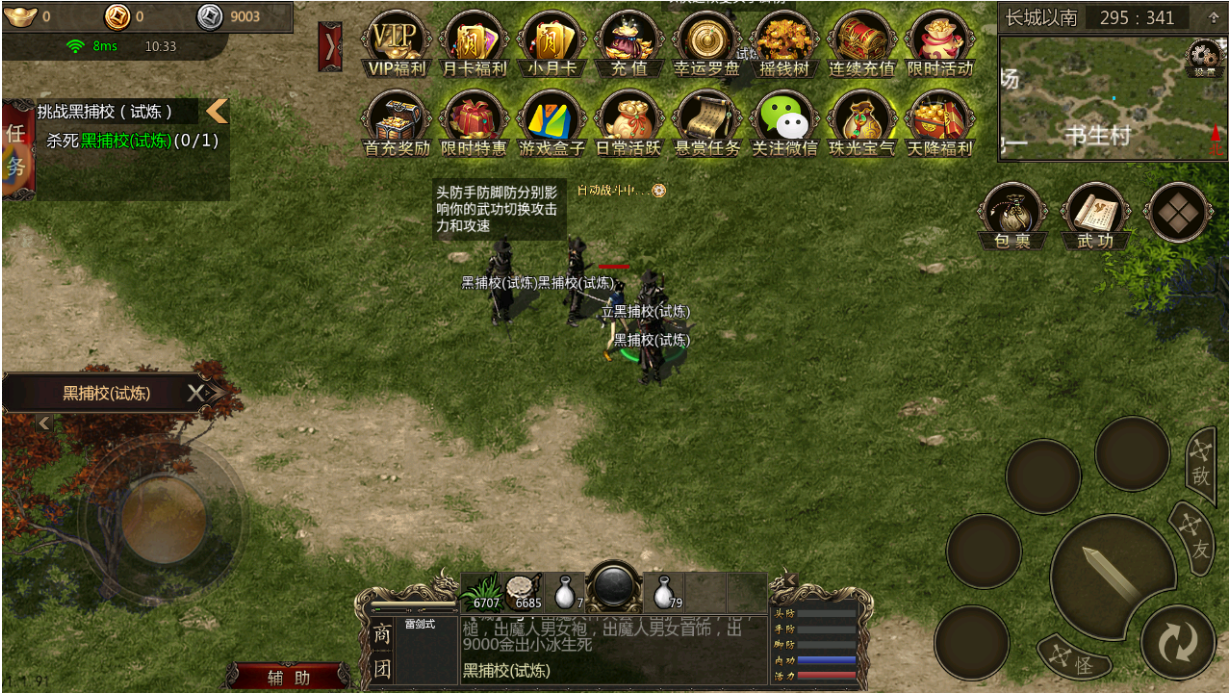Open the 充值 recharge menu
Viewport: 1230px width, 695px height.
pos(628,44)
